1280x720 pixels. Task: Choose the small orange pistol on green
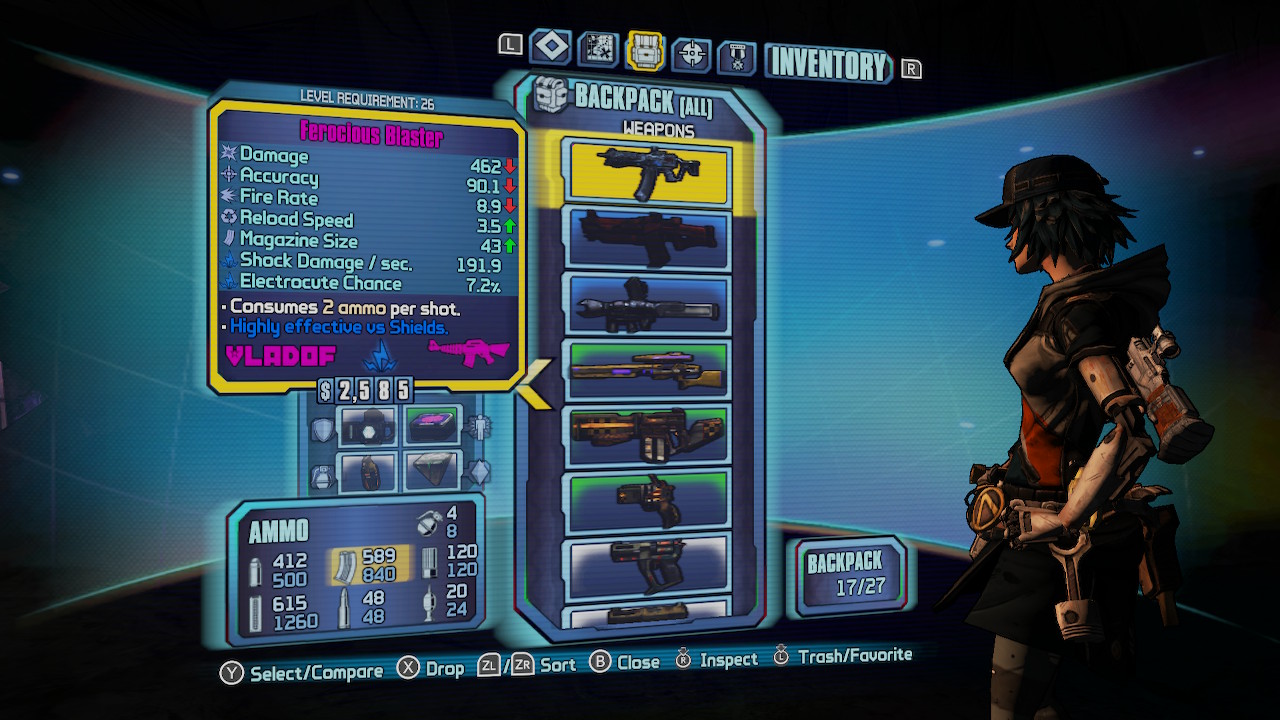[x=646, y=500]
